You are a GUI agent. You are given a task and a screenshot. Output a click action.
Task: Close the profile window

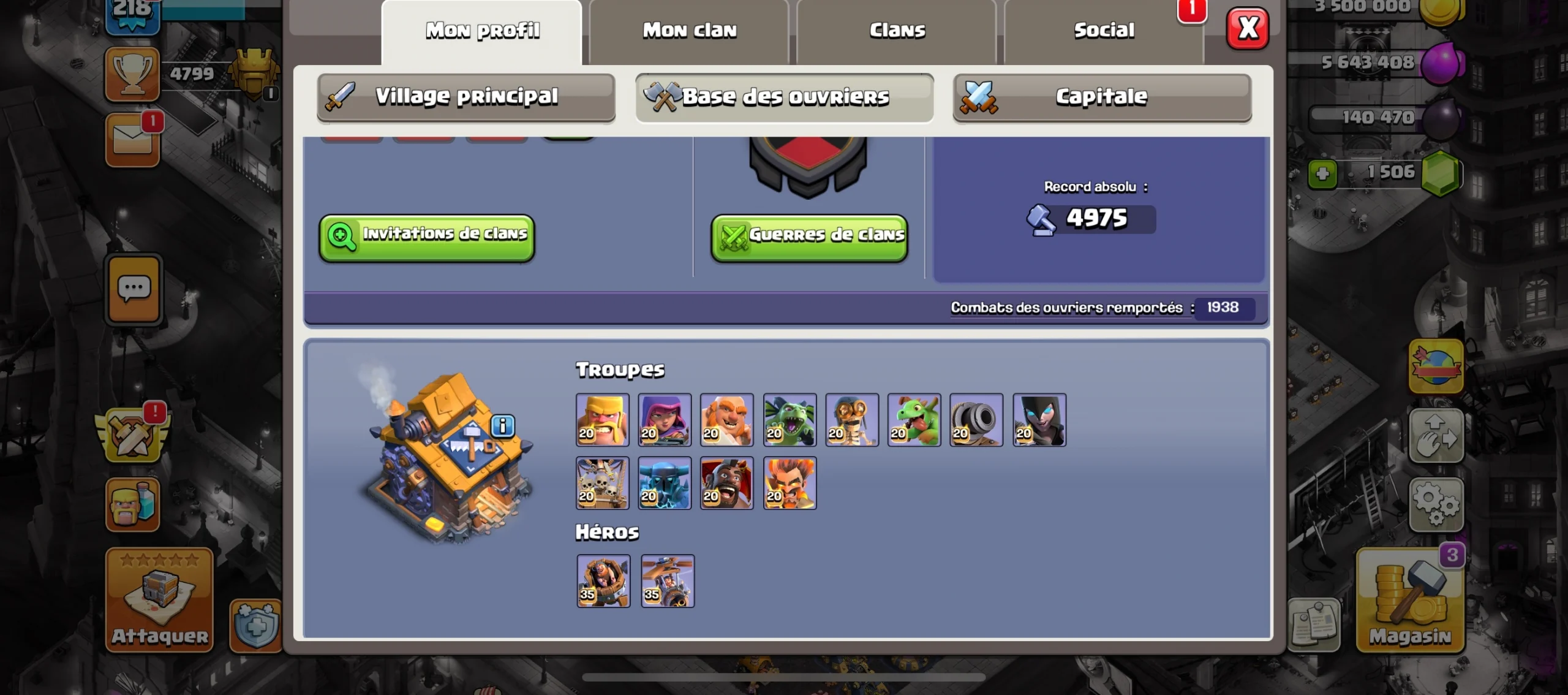(1248, 28)
